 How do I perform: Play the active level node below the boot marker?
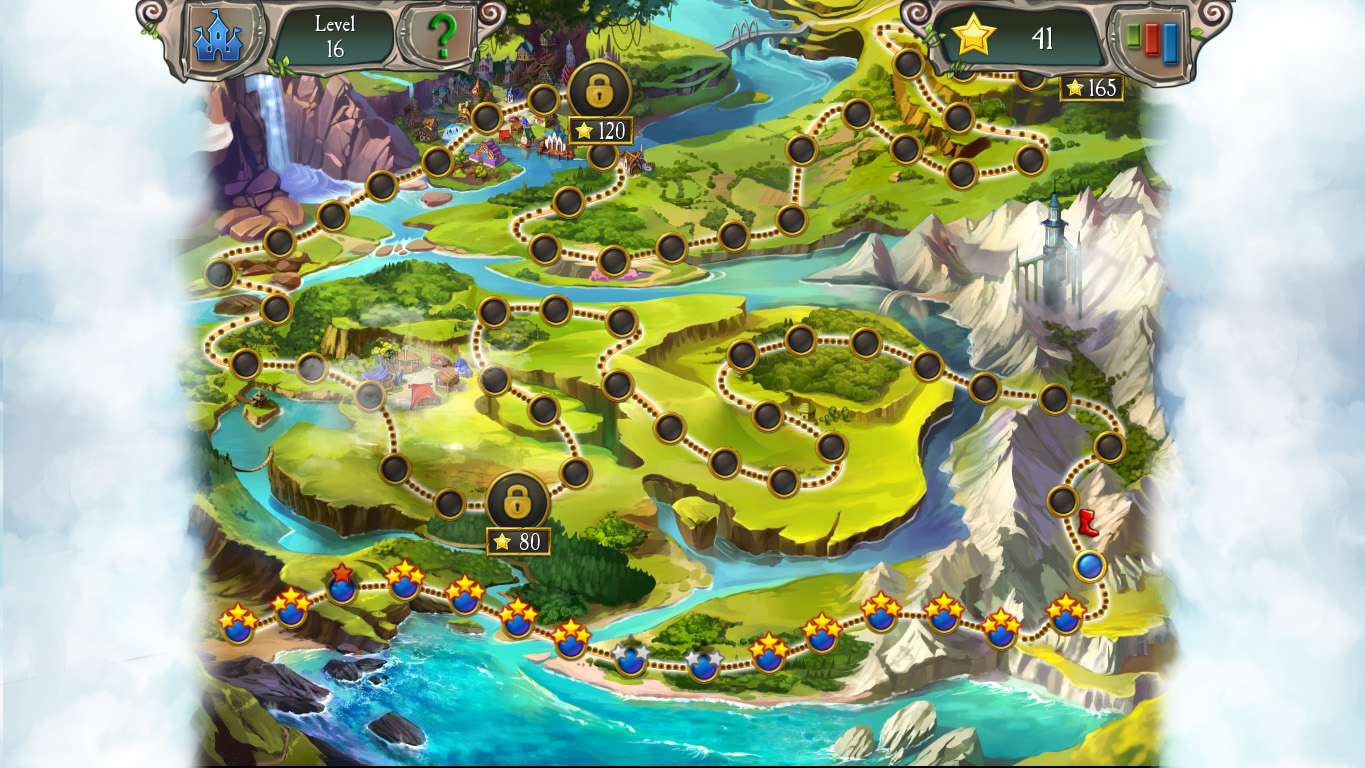(x=1090, y=565)
